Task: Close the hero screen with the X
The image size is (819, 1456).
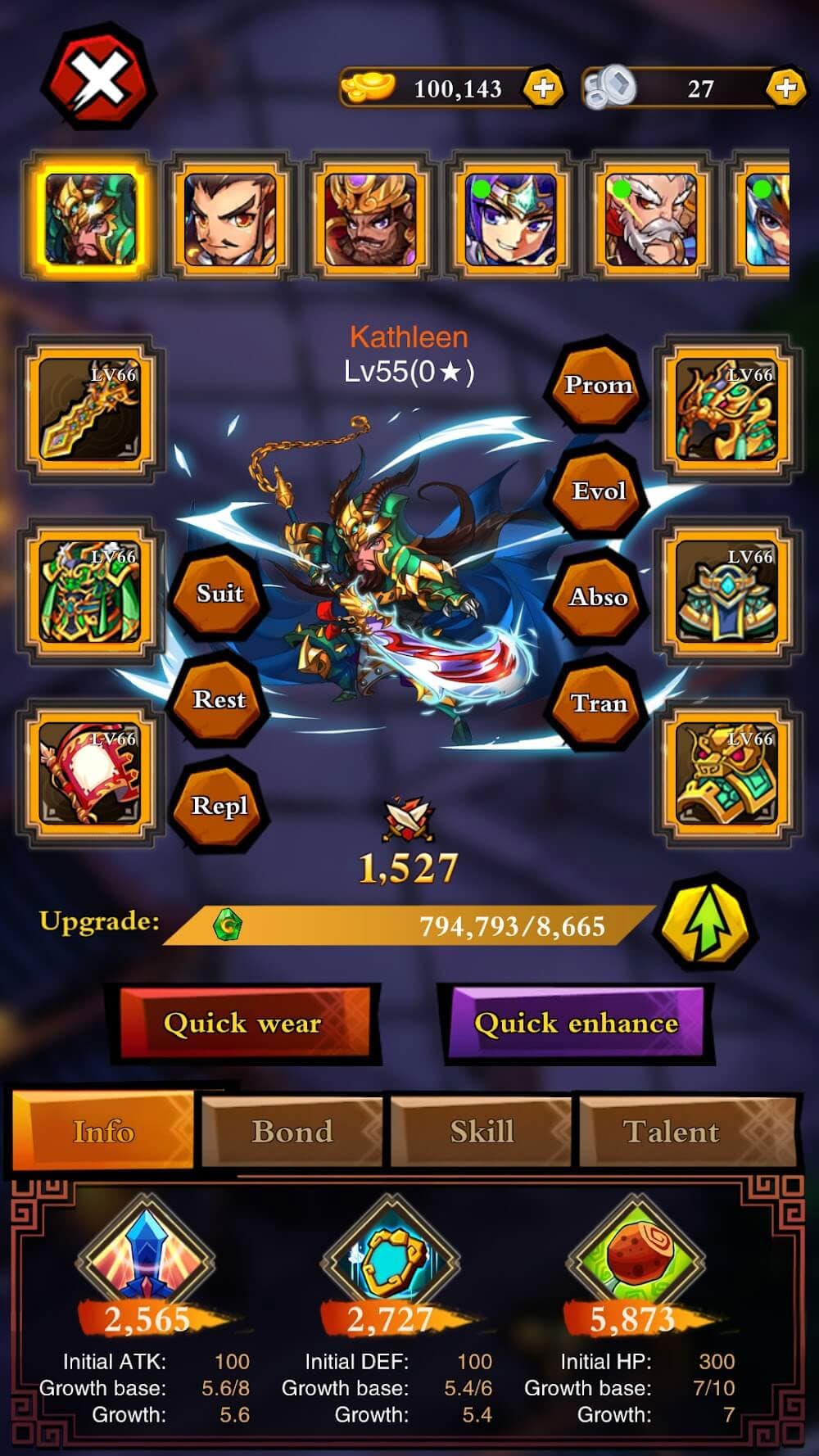Action: 98,79
